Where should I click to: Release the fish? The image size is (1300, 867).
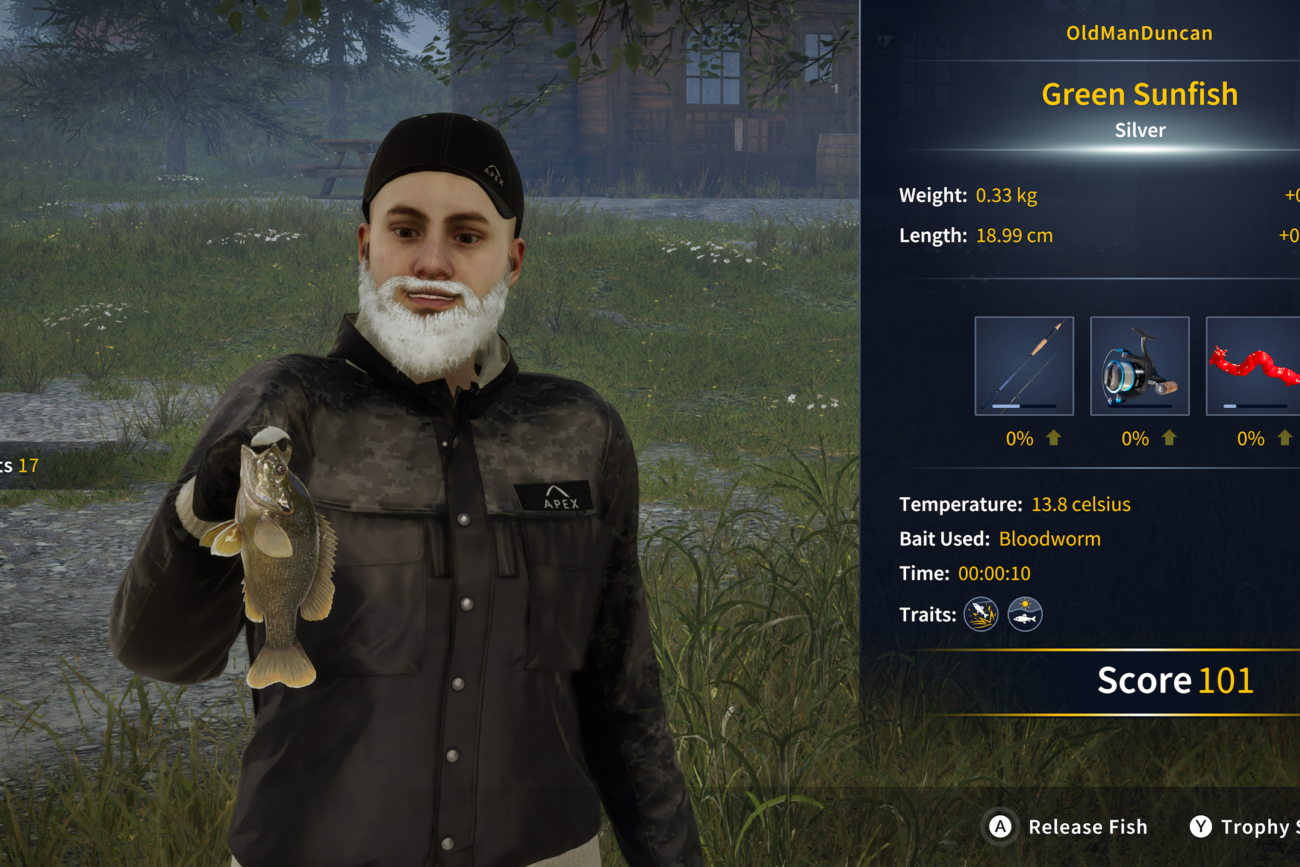pyautogui.click(x=1068, y=827)
